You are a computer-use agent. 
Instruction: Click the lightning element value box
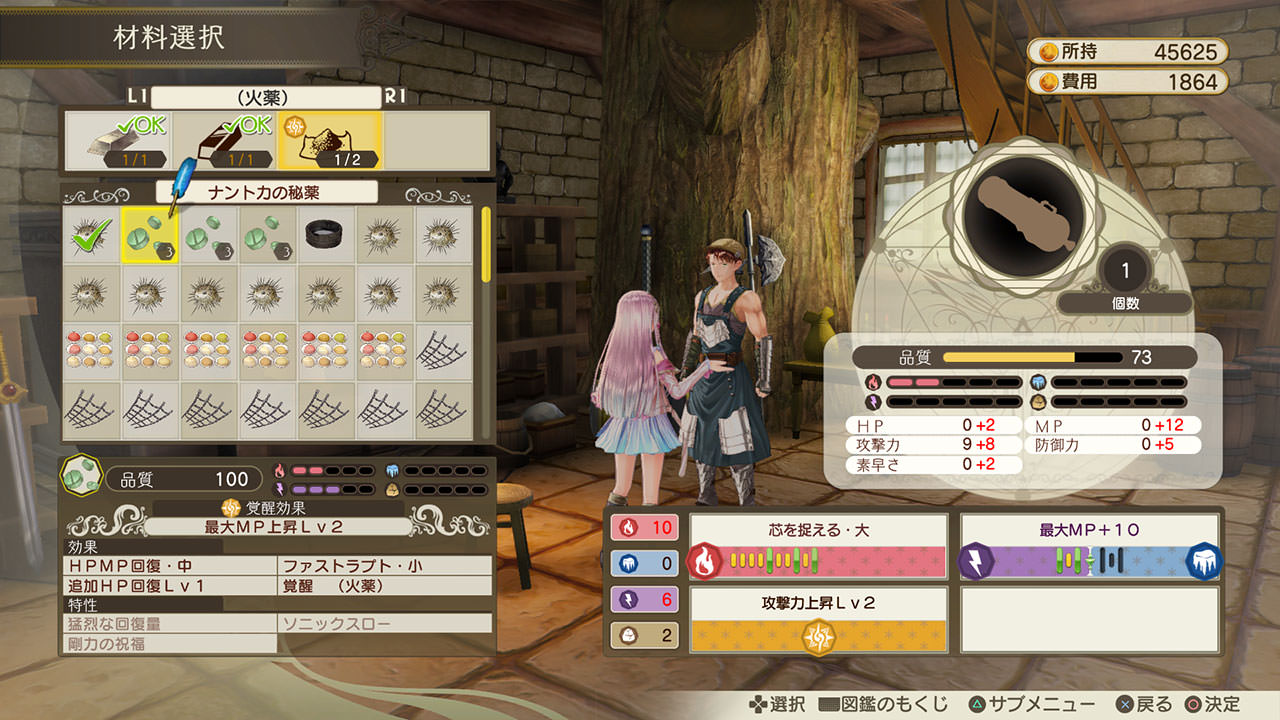[644, 599]
